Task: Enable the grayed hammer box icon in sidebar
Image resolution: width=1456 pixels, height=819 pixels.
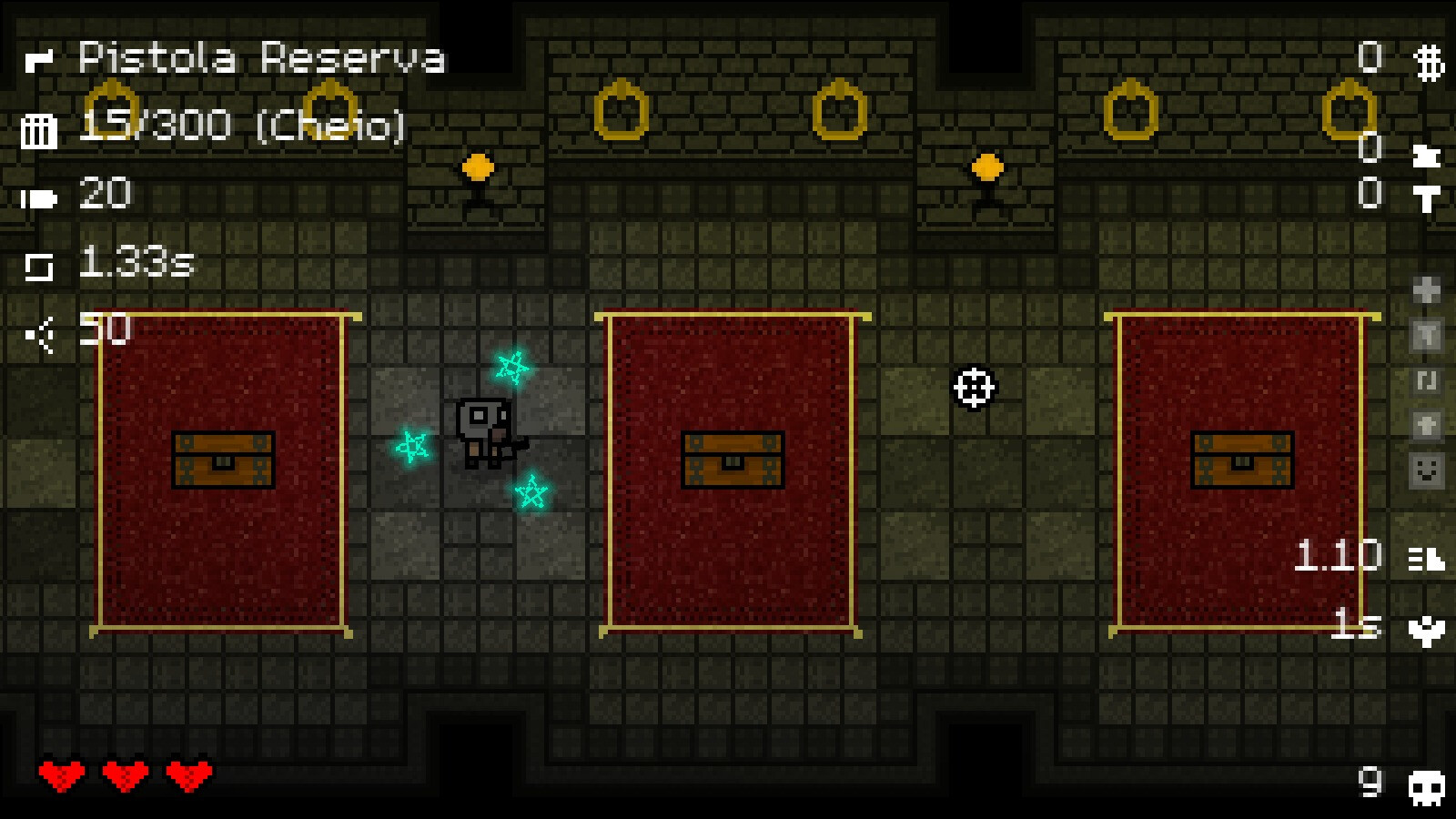Action: tap(1425, 335)
